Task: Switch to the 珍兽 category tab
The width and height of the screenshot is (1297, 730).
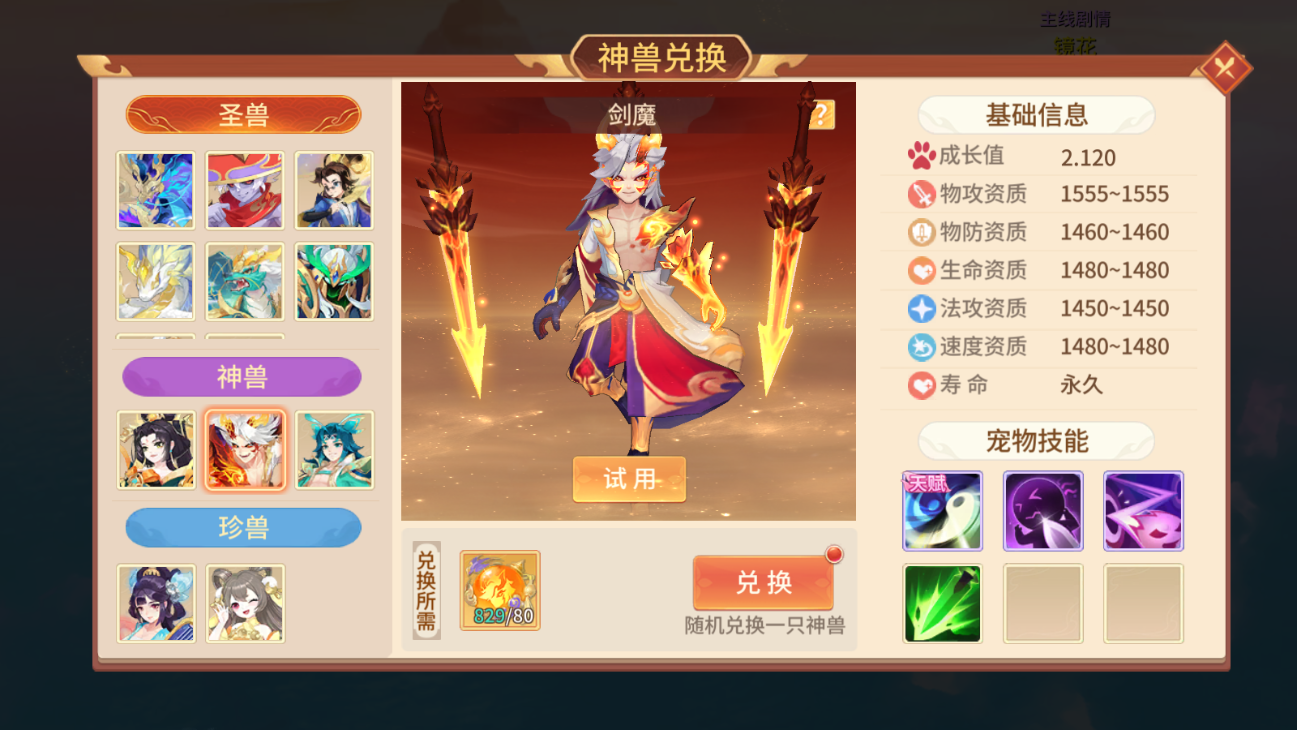Action: tap(243, 528)
